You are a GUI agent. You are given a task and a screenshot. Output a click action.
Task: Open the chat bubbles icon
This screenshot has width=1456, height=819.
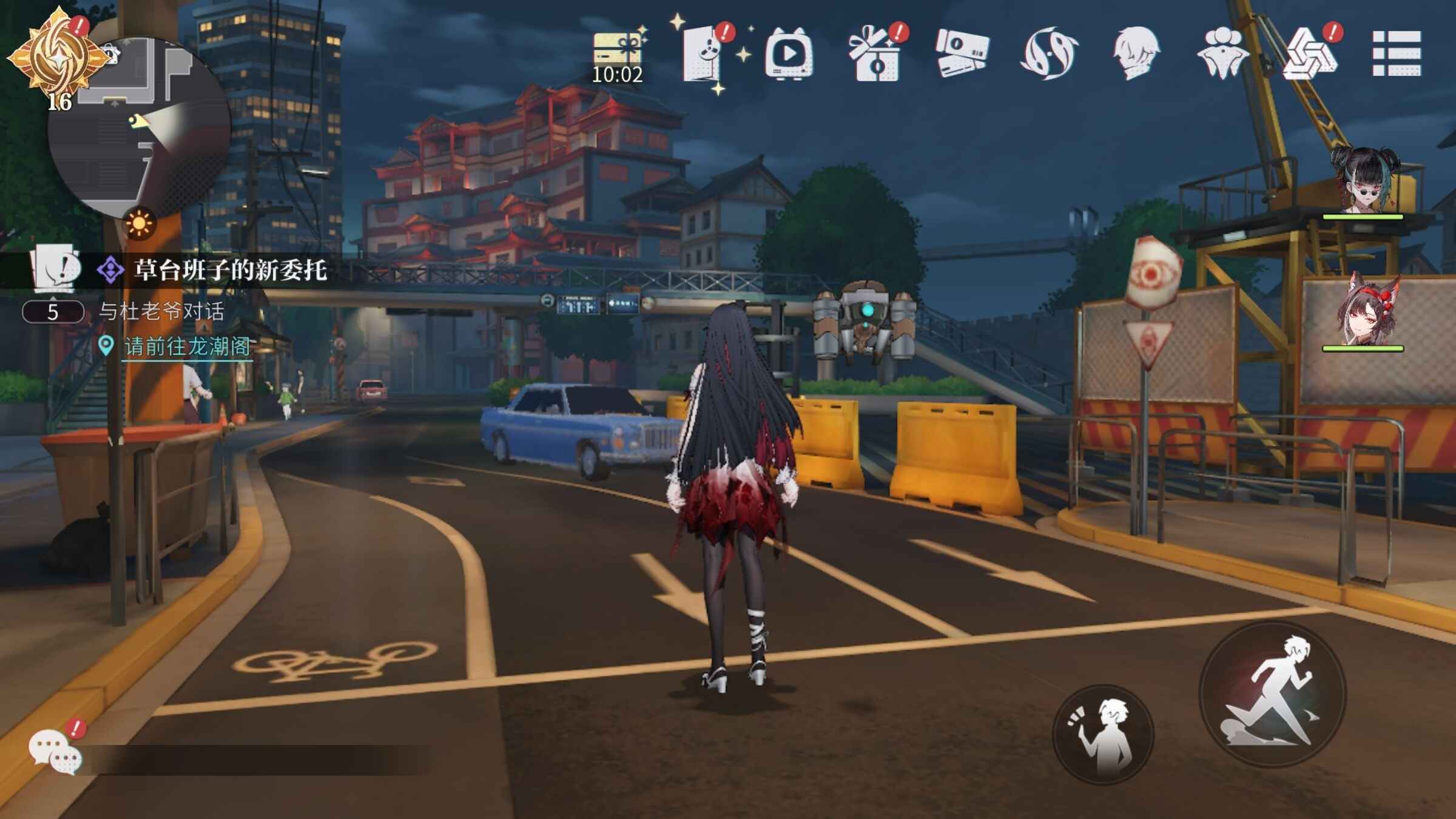(55, 751)
